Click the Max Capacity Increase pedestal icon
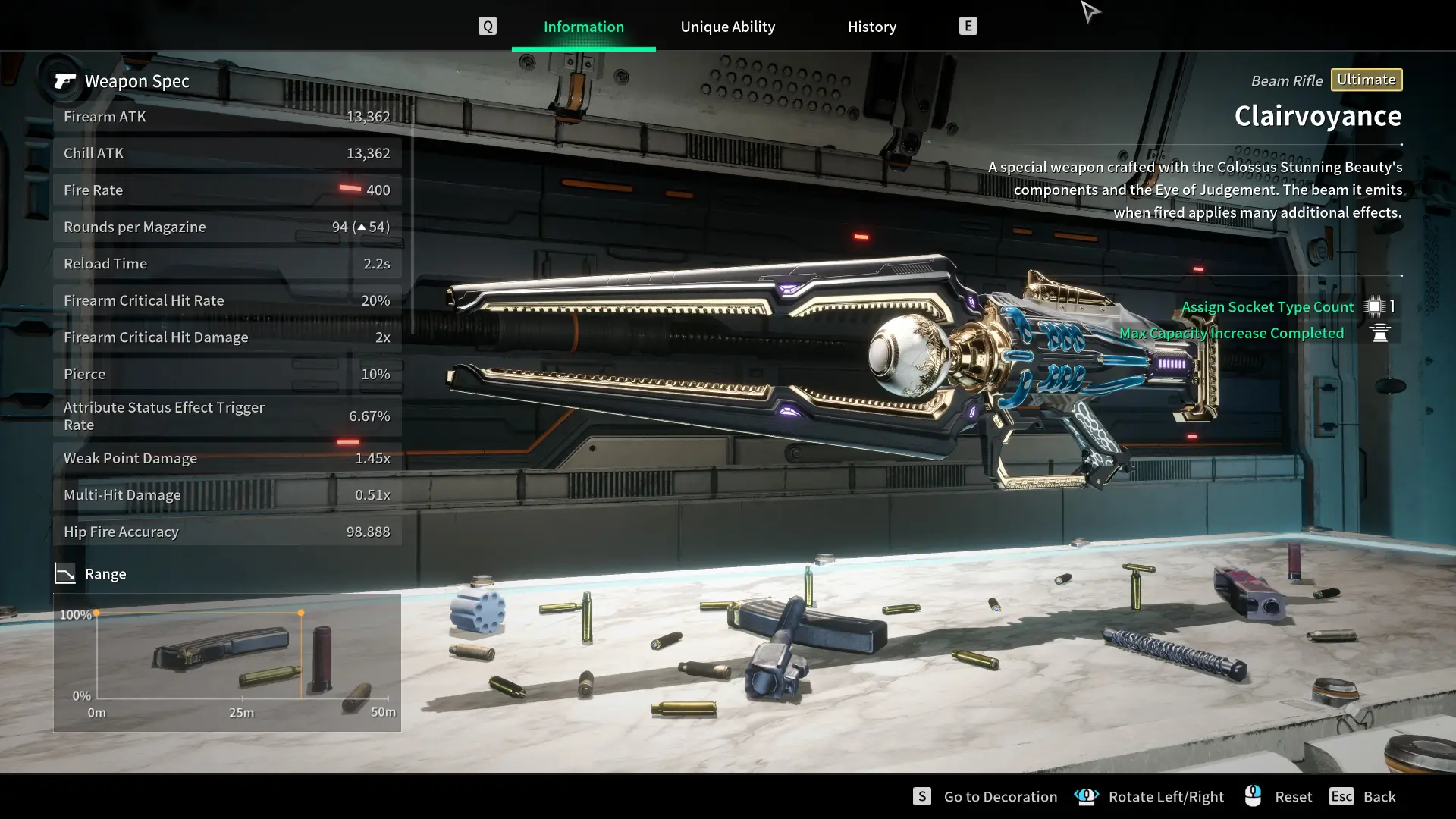 1380,333
